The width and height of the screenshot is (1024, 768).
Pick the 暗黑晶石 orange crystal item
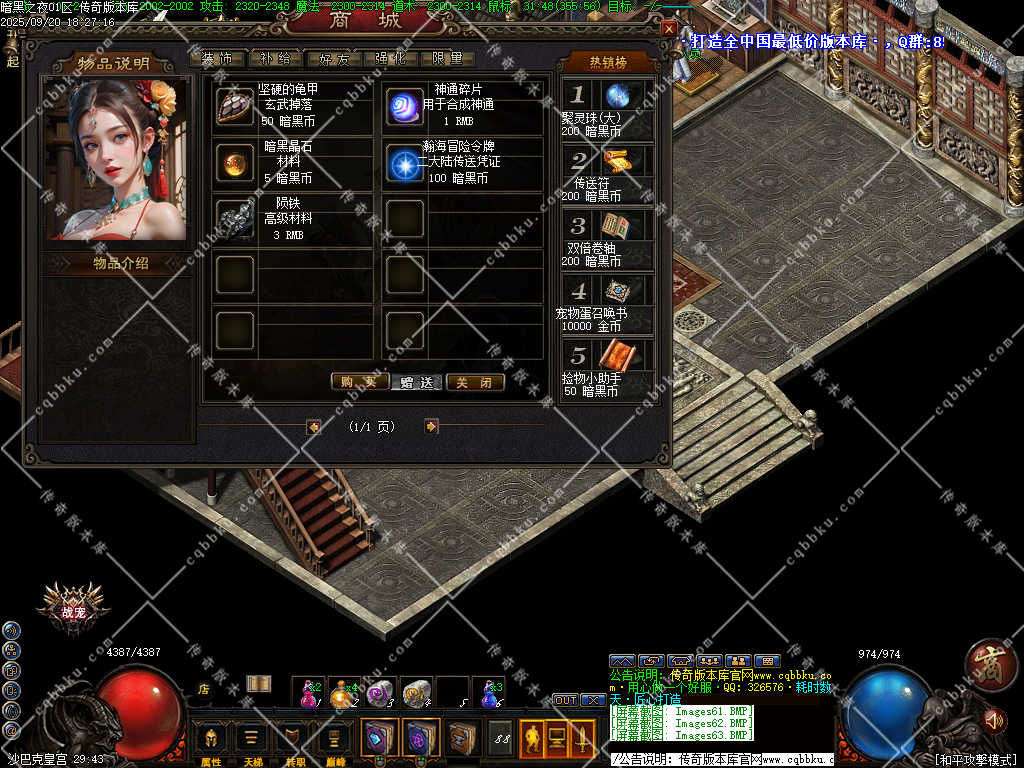(235, 163)
